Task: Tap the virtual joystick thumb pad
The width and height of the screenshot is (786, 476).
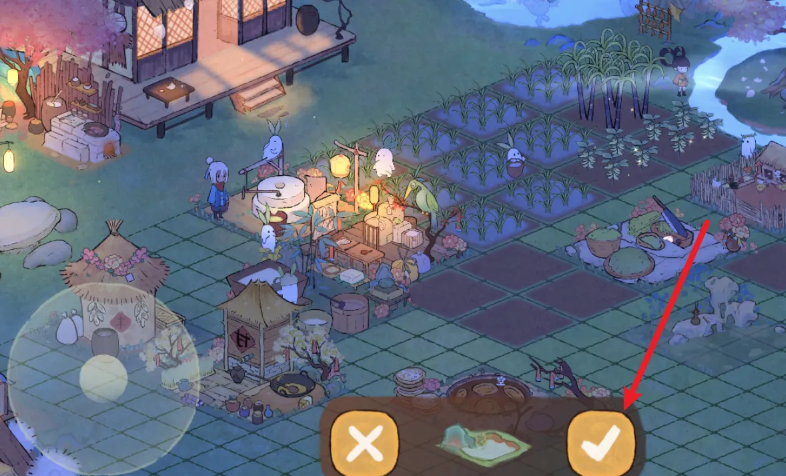Action: tap(103, 378)
